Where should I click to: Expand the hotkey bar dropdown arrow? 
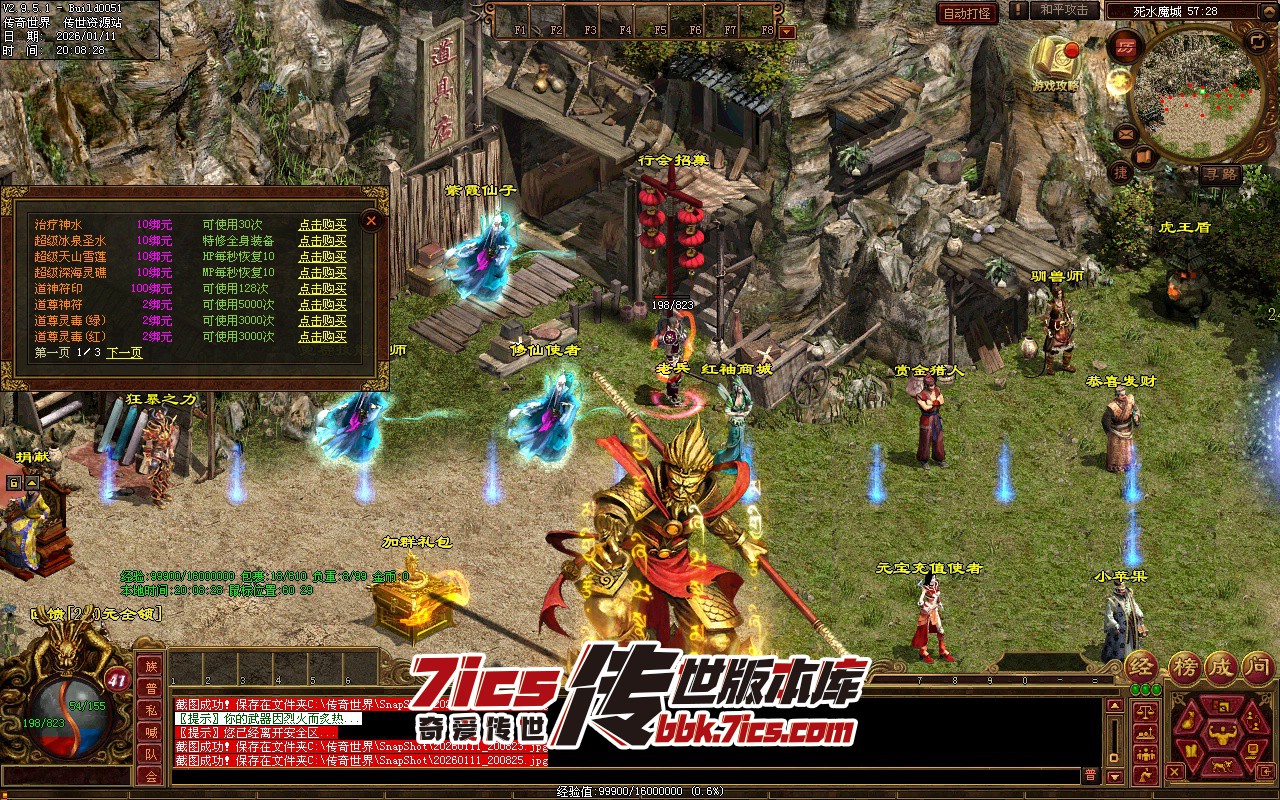click(x=787, y=31)
